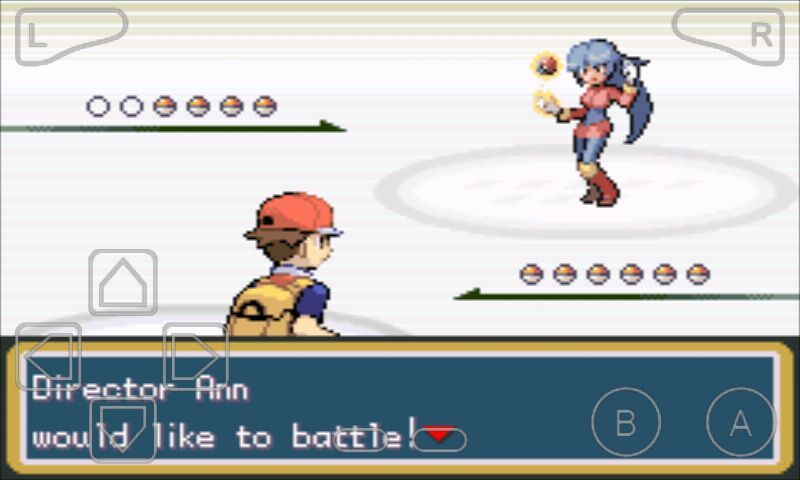Click the red continue arrow in the dialogue
Viewport: 800px width, 480px height.
click(x=440, y=435)
